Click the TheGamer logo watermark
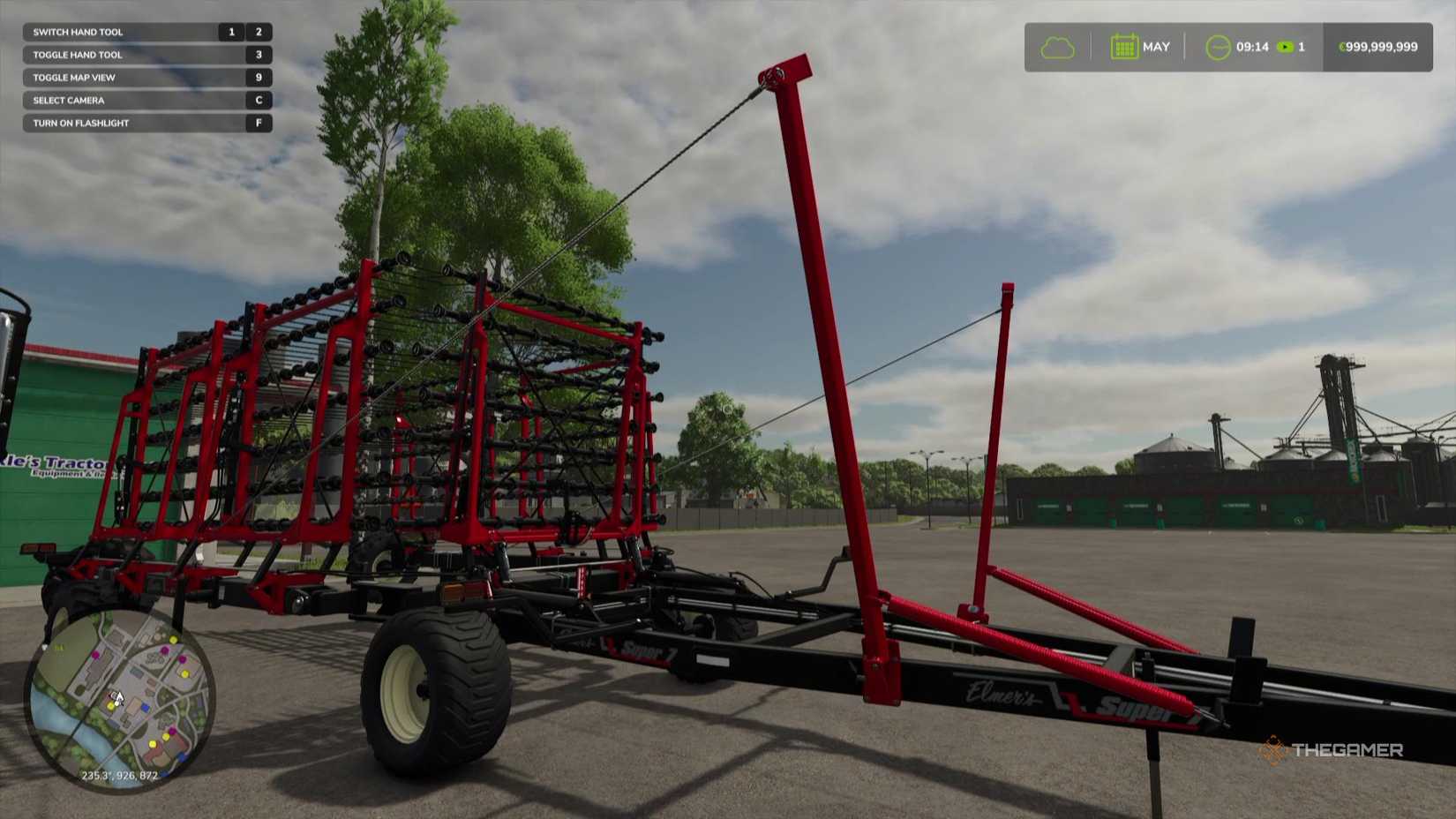This screenshot has height=819, width=1456. click(x=1333, y=750)
